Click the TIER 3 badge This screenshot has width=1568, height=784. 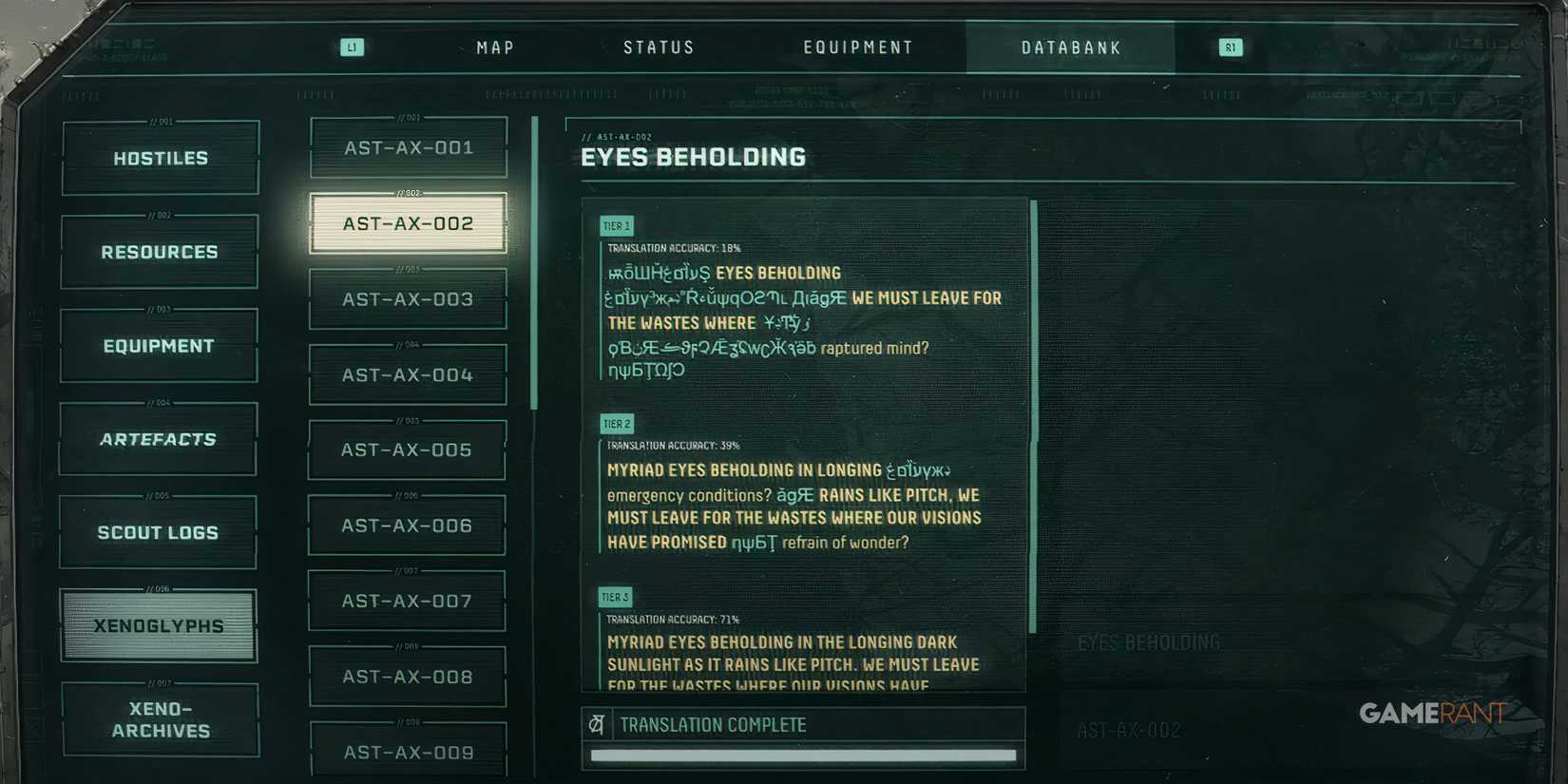click(615, 597)
